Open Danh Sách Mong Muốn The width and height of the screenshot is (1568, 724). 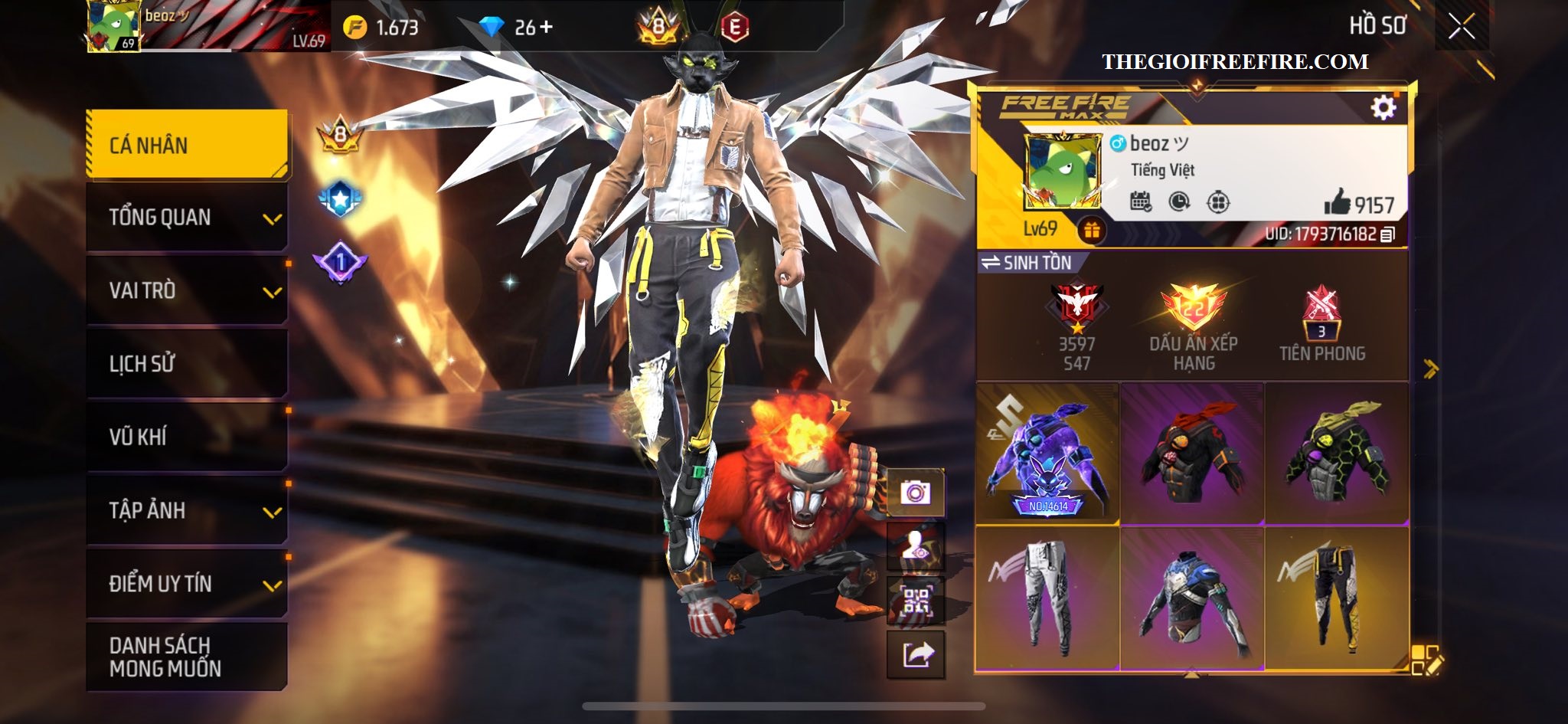tap(188, 657)
